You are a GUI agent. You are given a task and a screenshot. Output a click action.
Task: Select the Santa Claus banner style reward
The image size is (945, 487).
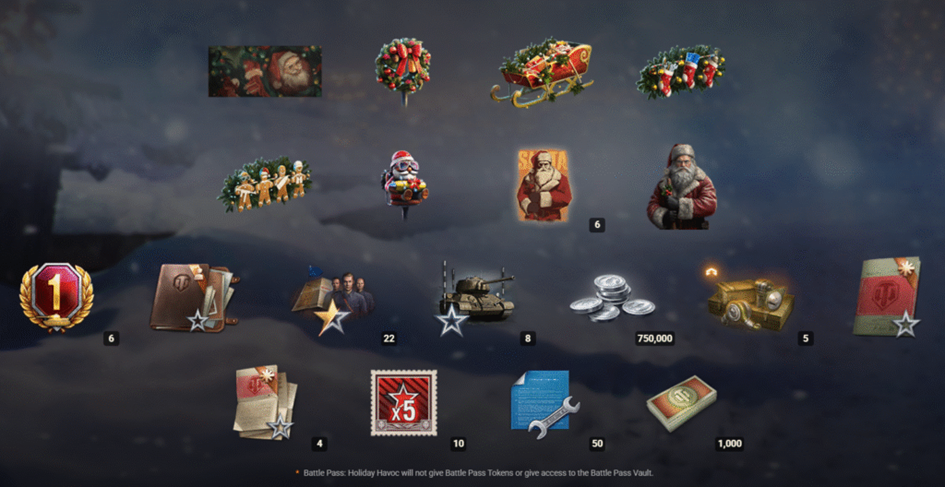(265, 71)
